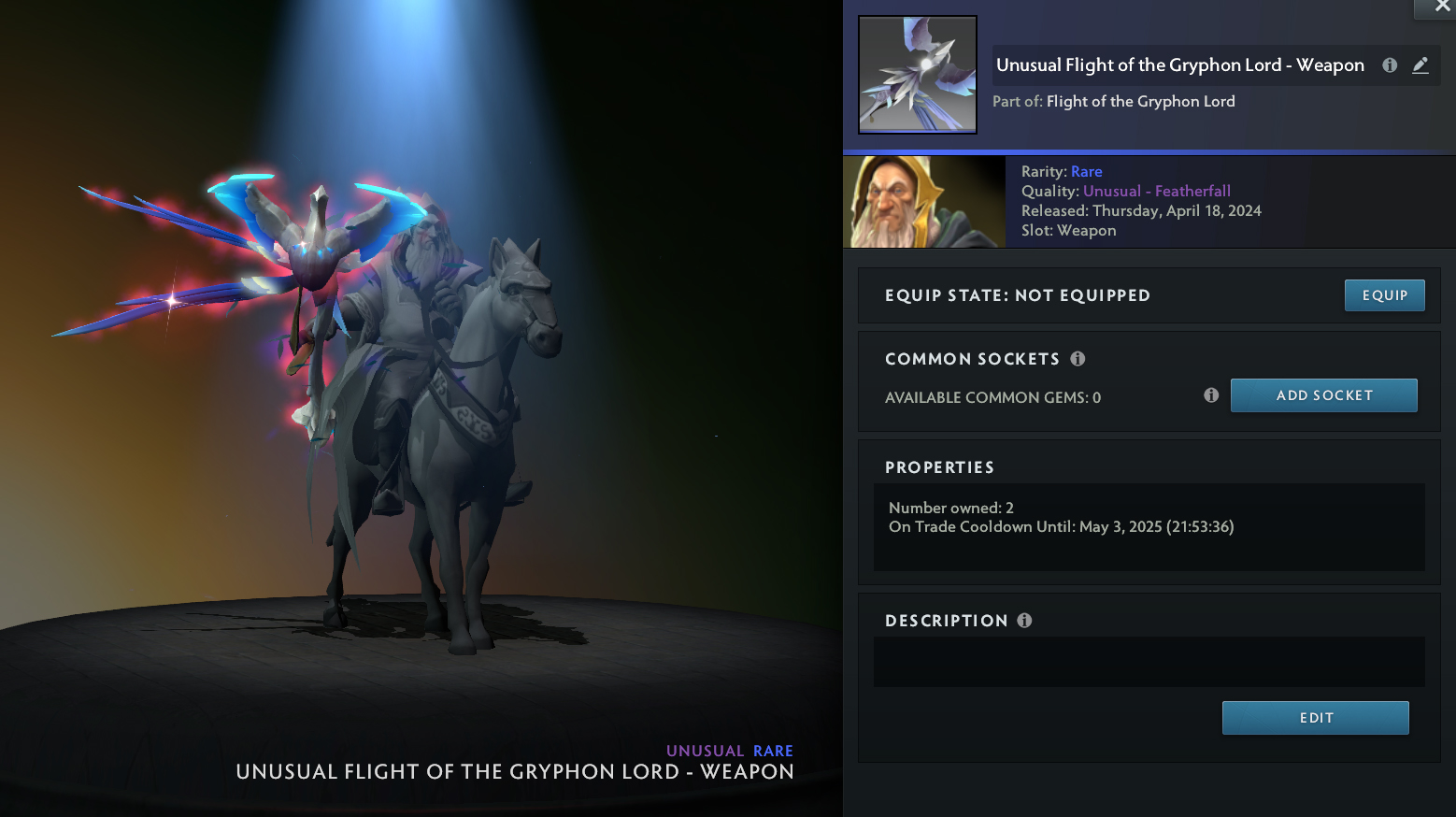Open the Description info icon

pos(1024,621)
